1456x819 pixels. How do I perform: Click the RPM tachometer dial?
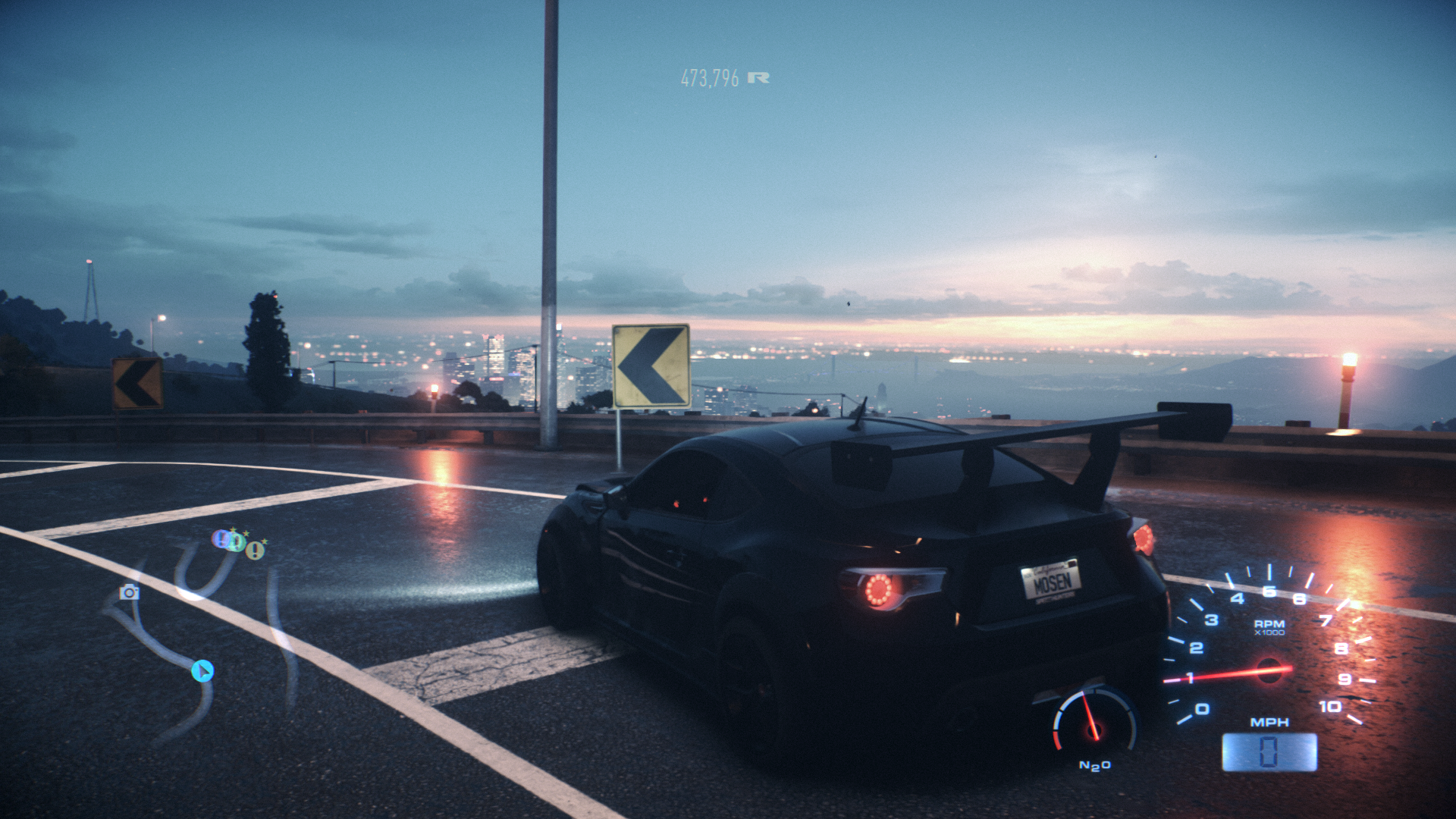pos(1269,652)
